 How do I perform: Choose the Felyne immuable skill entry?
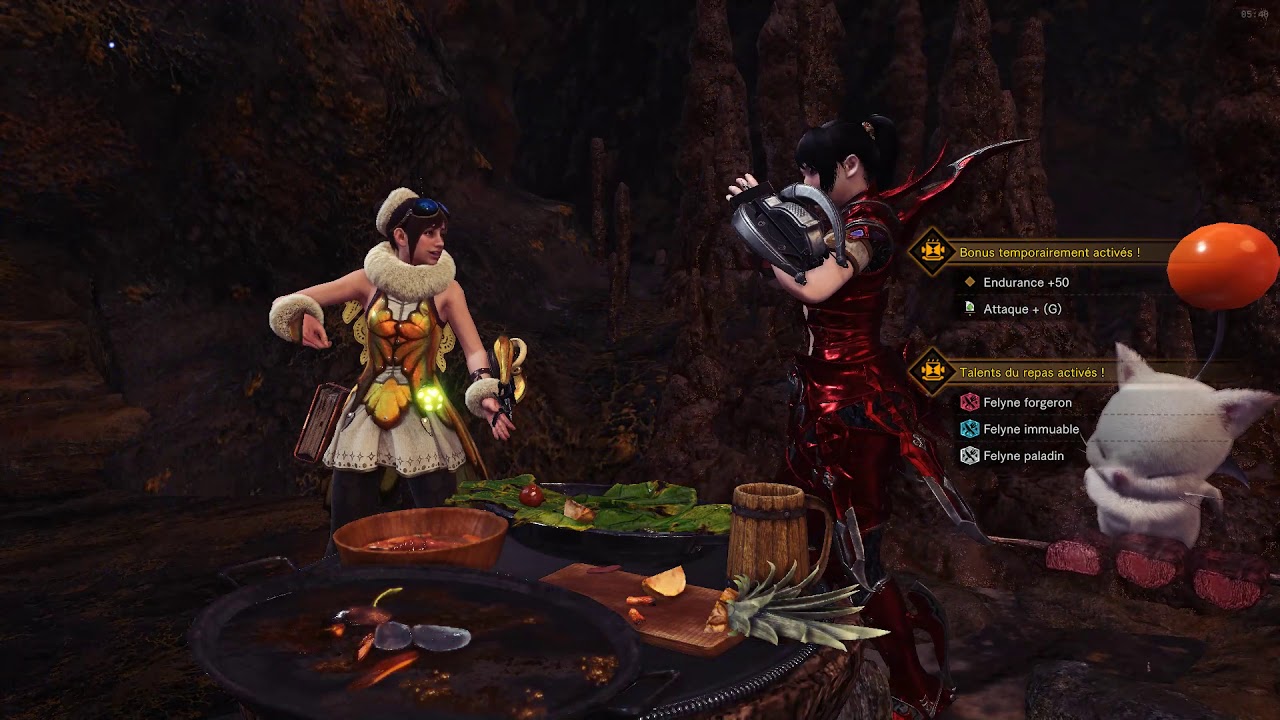[1030, 429]
